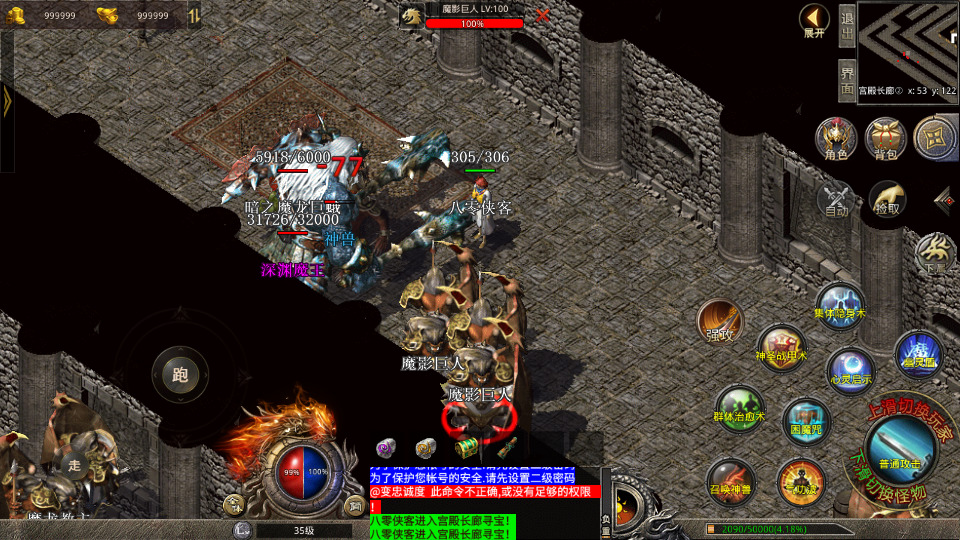The width and height of the screenshot is (960, 540).
Task: Expand the menu with the 展开 arrow
Action: pos(814,19)
